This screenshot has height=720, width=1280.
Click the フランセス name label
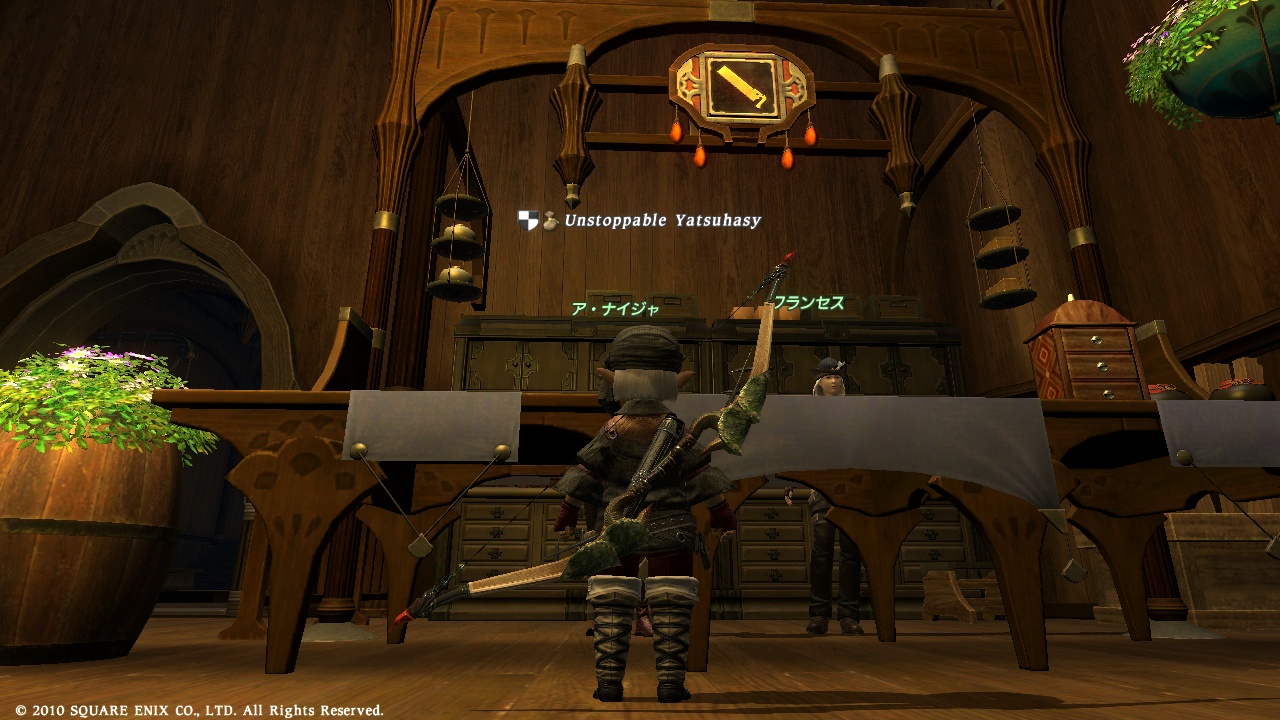click(x=808, y=302)
